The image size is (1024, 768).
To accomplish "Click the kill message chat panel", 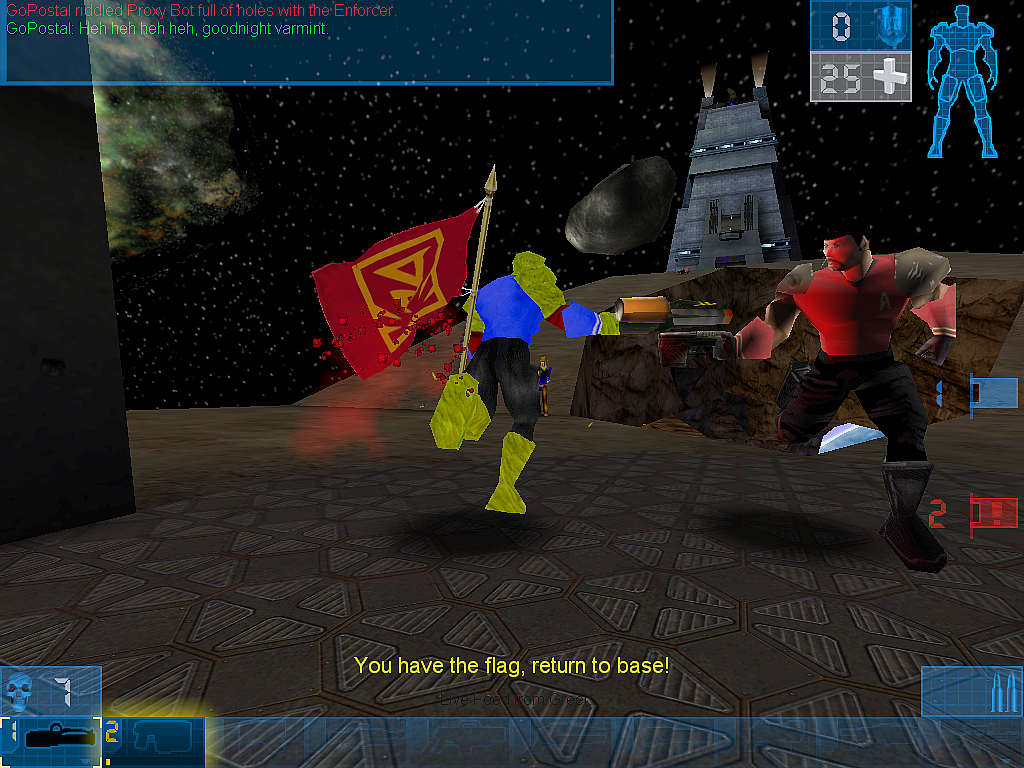I will click(x=305, y=42).
